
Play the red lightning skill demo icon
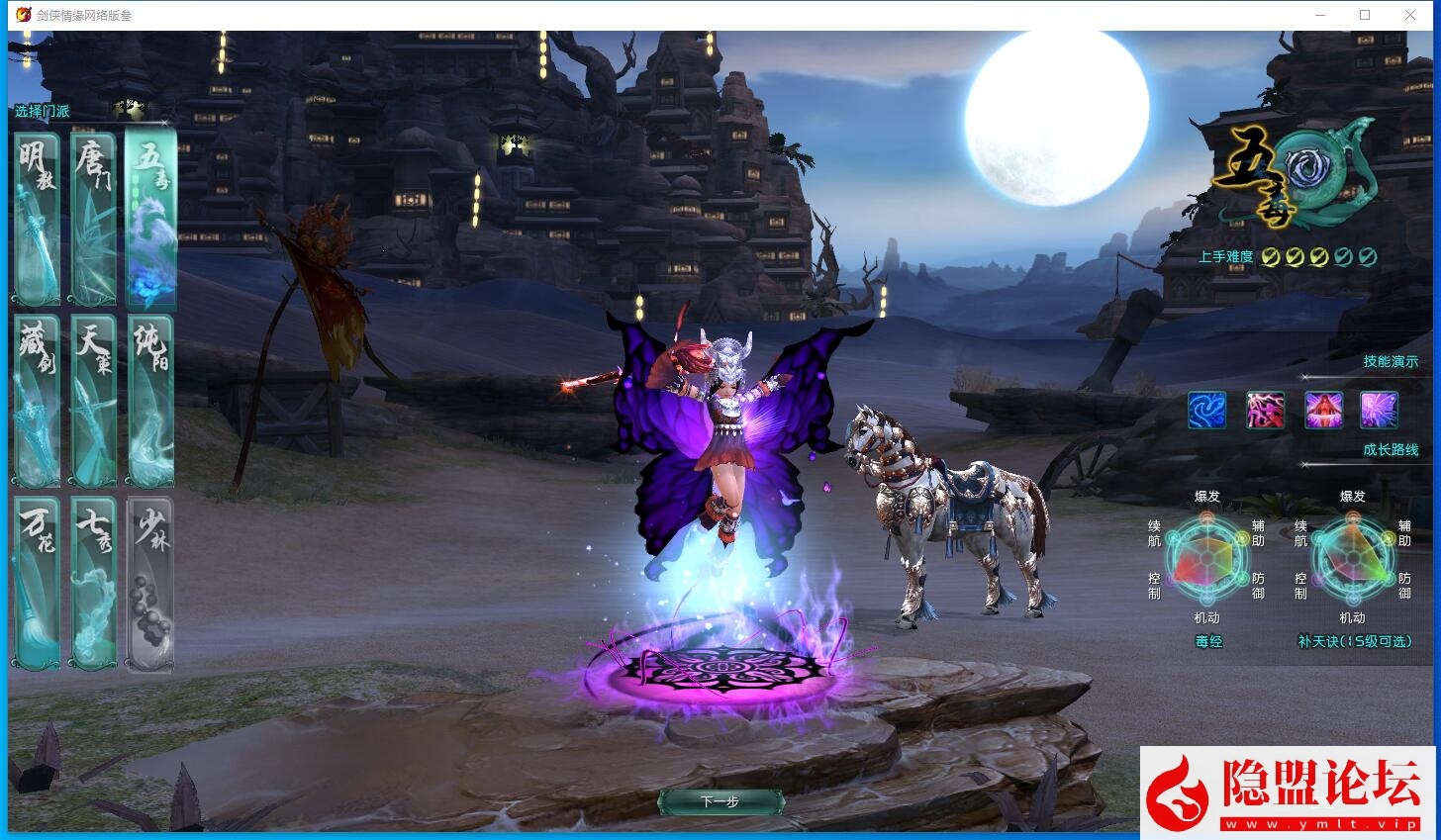click(x=1265, y=410)
